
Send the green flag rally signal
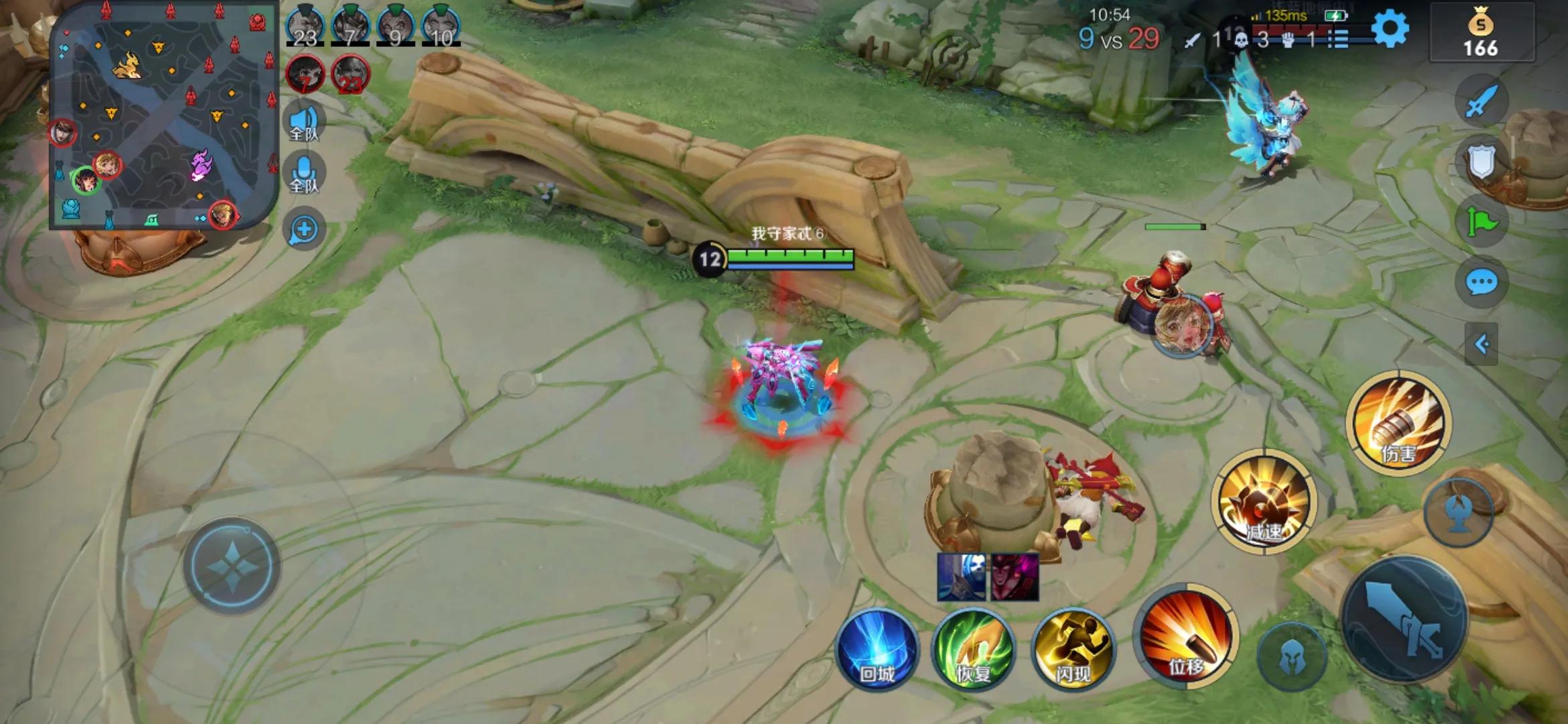pos(1482,222)
